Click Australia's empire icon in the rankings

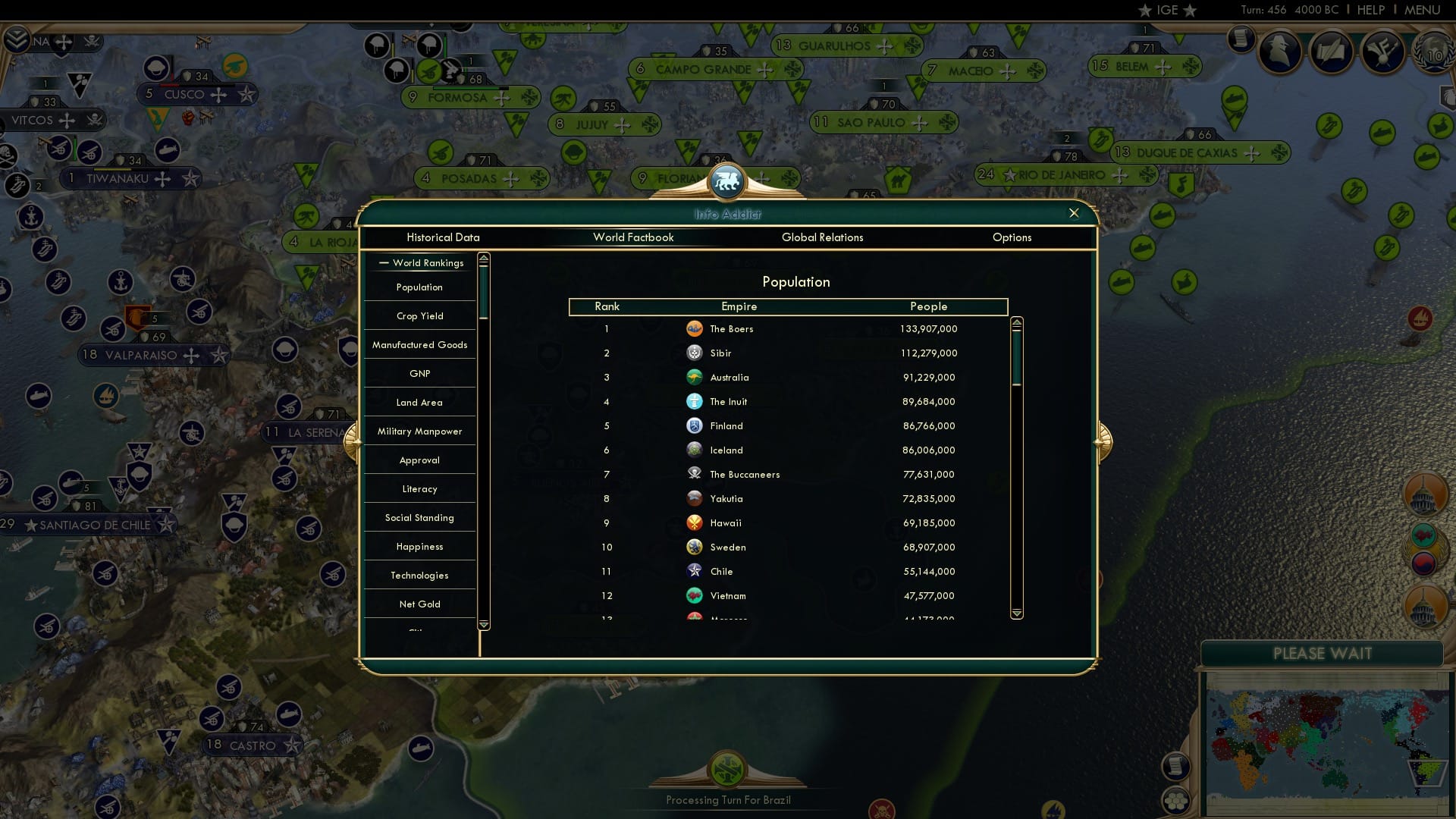(x=696, y=377)
